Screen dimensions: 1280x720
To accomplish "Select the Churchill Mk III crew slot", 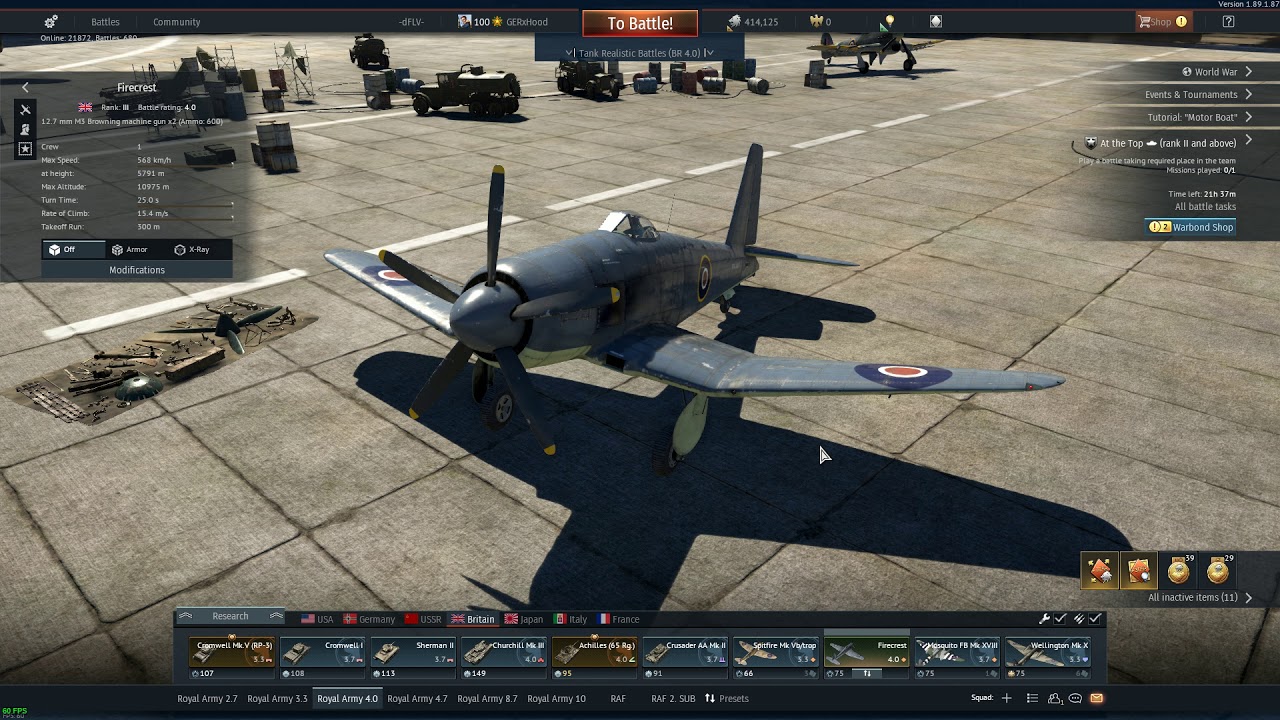I will click(x=504, y=653).
